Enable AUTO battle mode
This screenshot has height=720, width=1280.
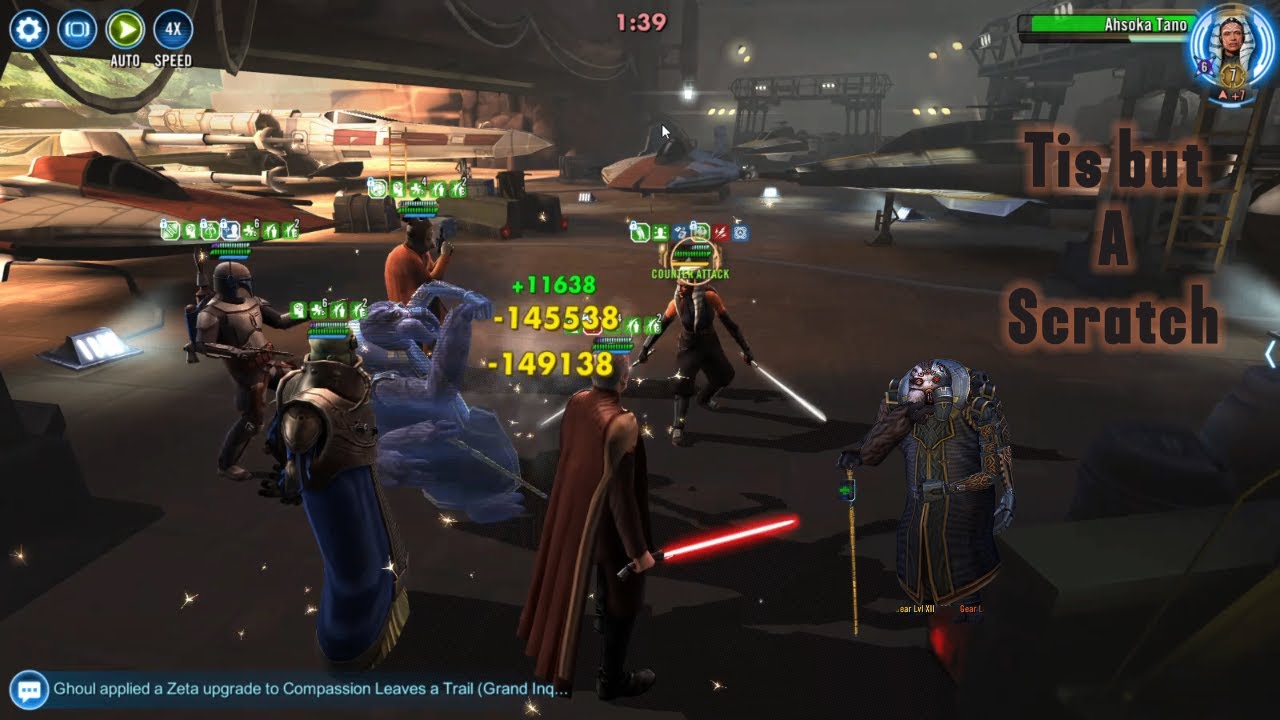[x=125, y=30]
